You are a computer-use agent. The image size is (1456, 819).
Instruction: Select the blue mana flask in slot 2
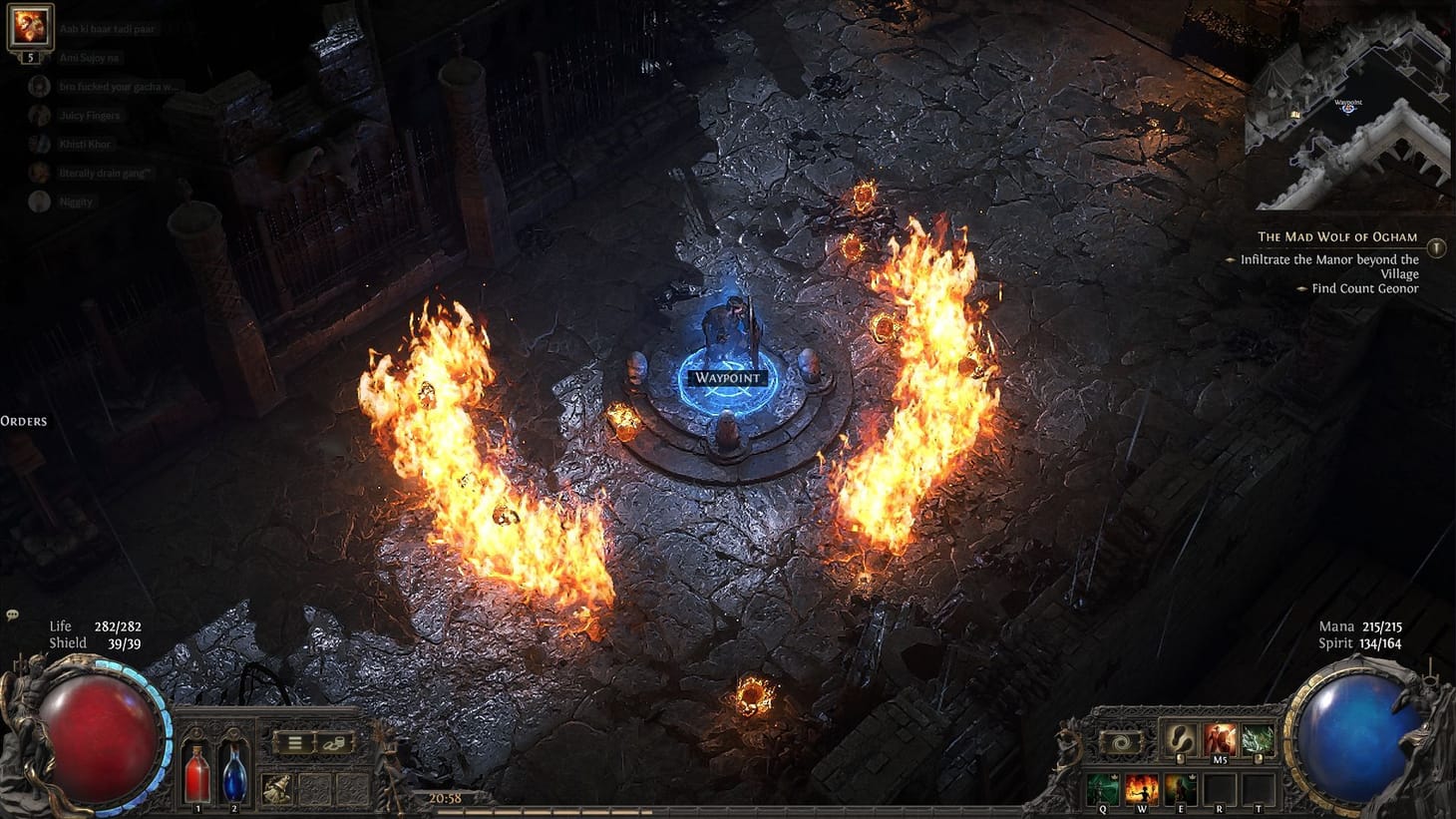[x=233, y=773]
